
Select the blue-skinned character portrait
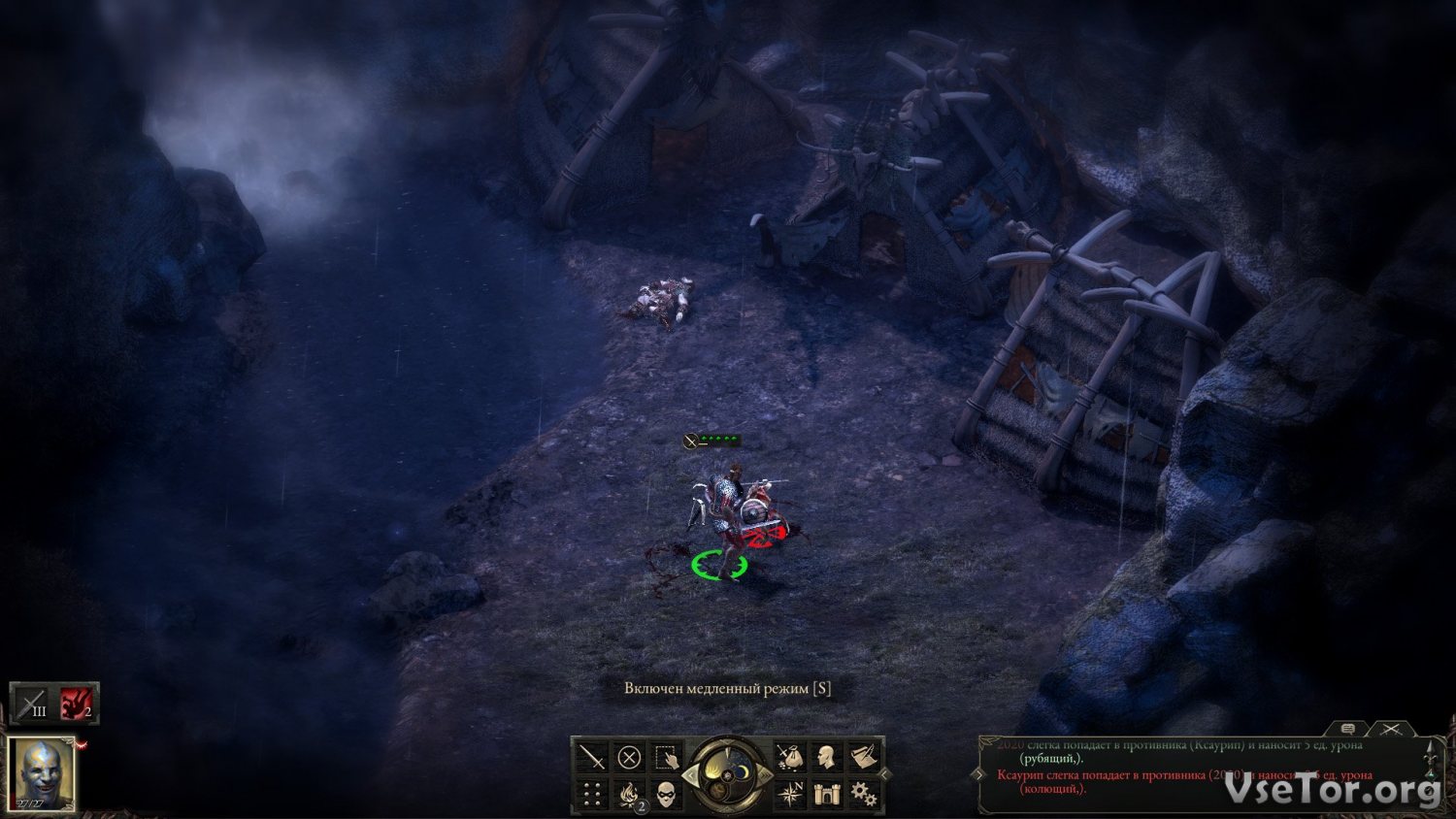tap(42, 773)
